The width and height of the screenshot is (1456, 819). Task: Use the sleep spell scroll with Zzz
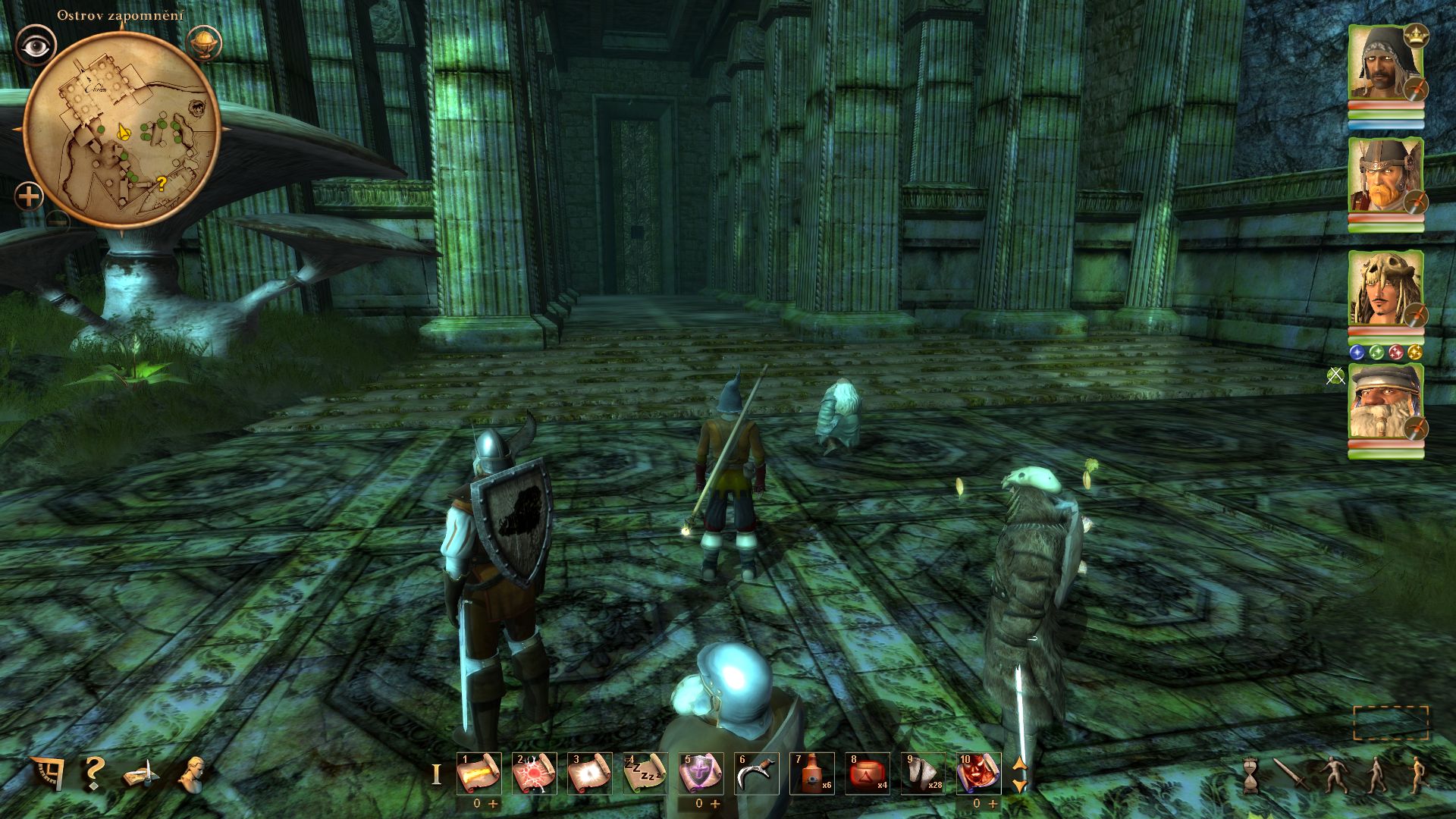(x=645, y=773)
